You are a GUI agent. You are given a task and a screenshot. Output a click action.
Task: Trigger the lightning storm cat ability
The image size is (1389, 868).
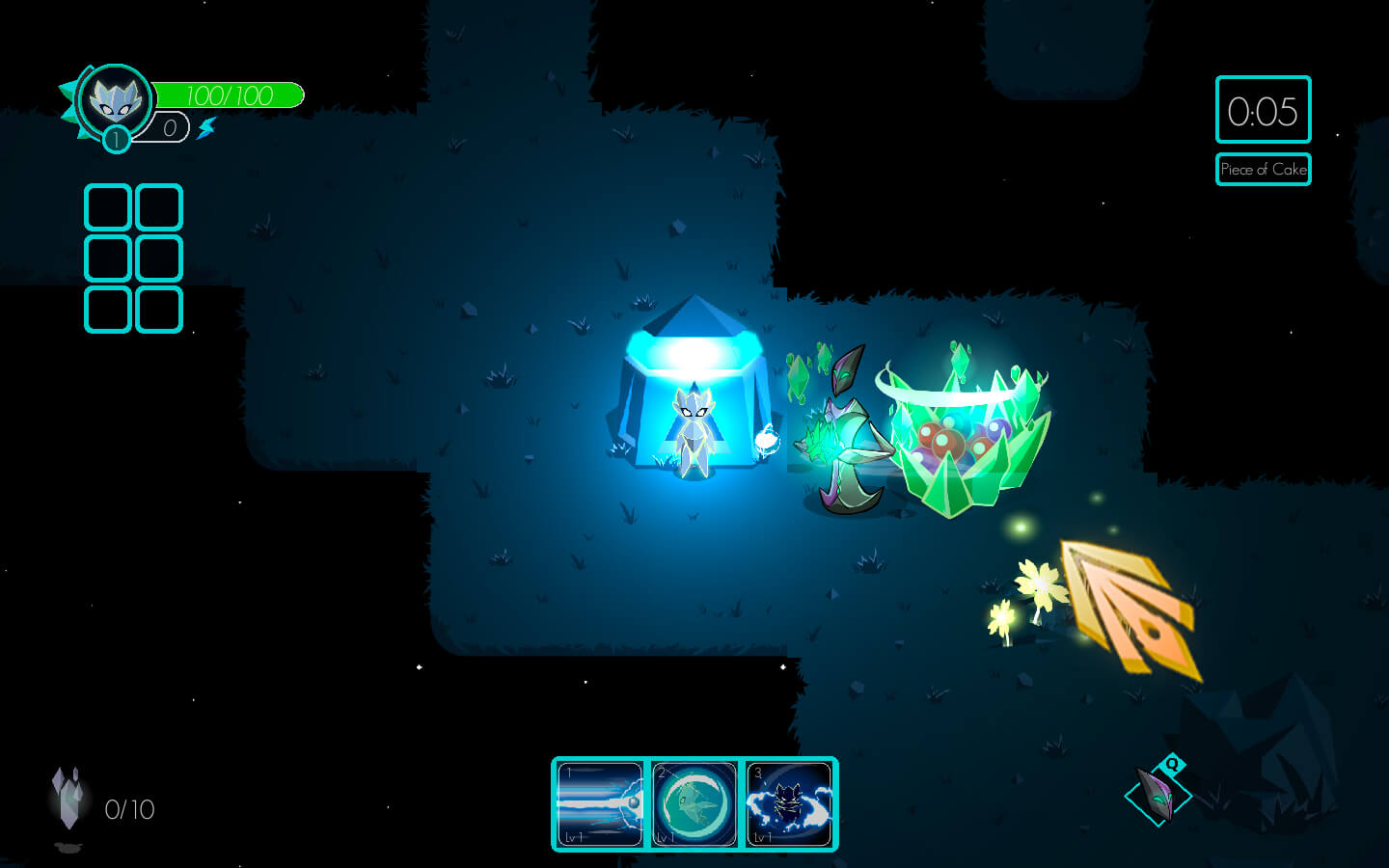point(788,804)
